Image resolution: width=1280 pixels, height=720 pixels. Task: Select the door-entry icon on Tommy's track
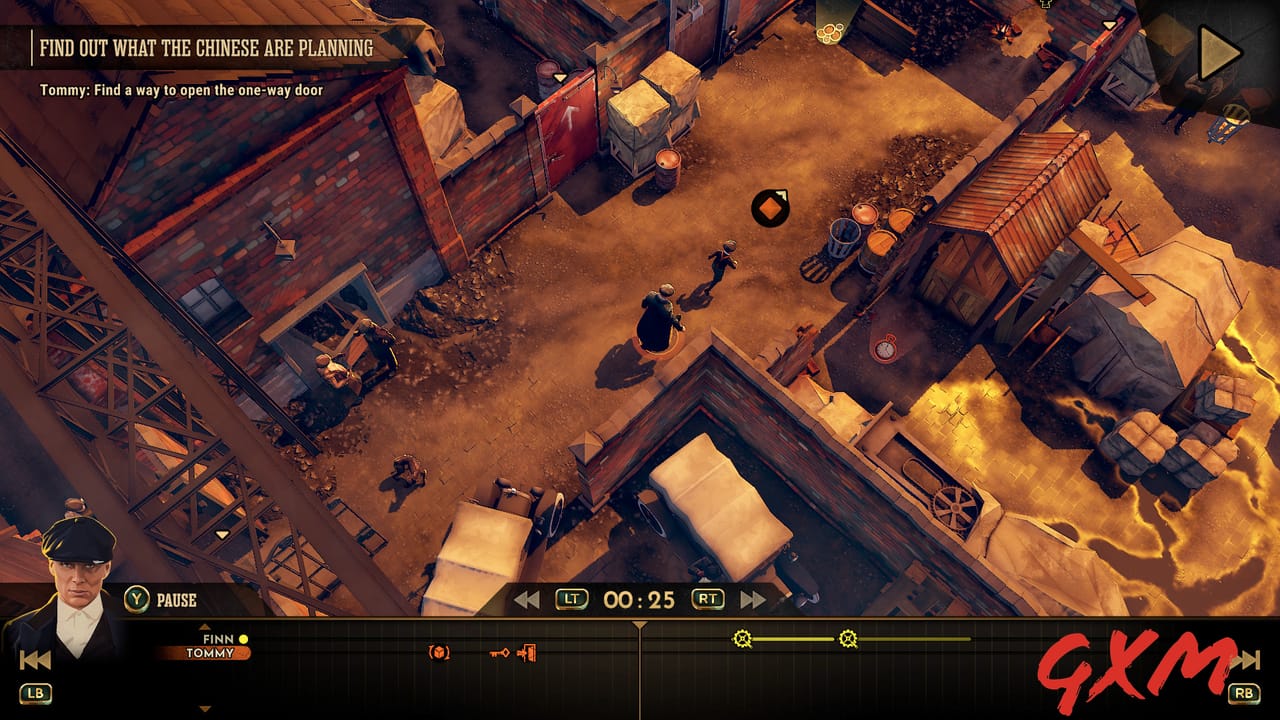click(527, 653)
